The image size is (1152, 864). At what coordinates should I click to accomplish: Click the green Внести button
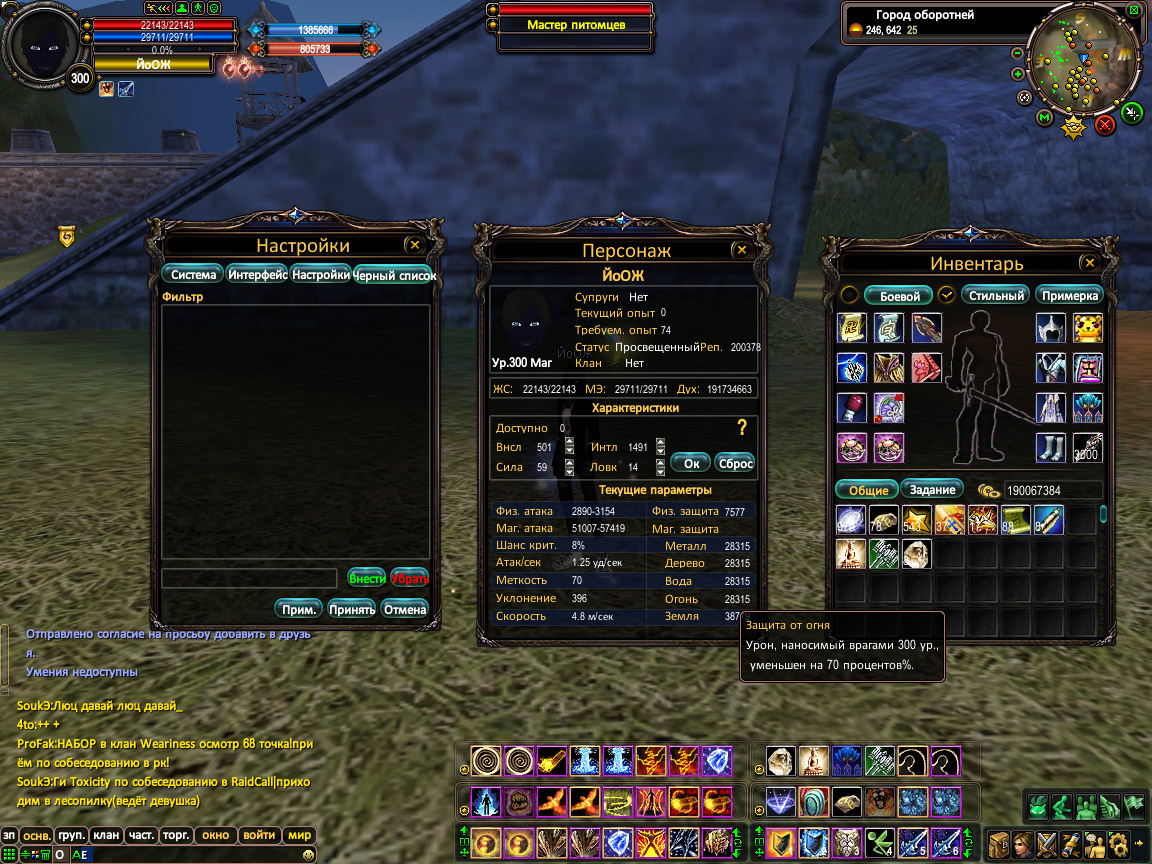pos(367,578)
